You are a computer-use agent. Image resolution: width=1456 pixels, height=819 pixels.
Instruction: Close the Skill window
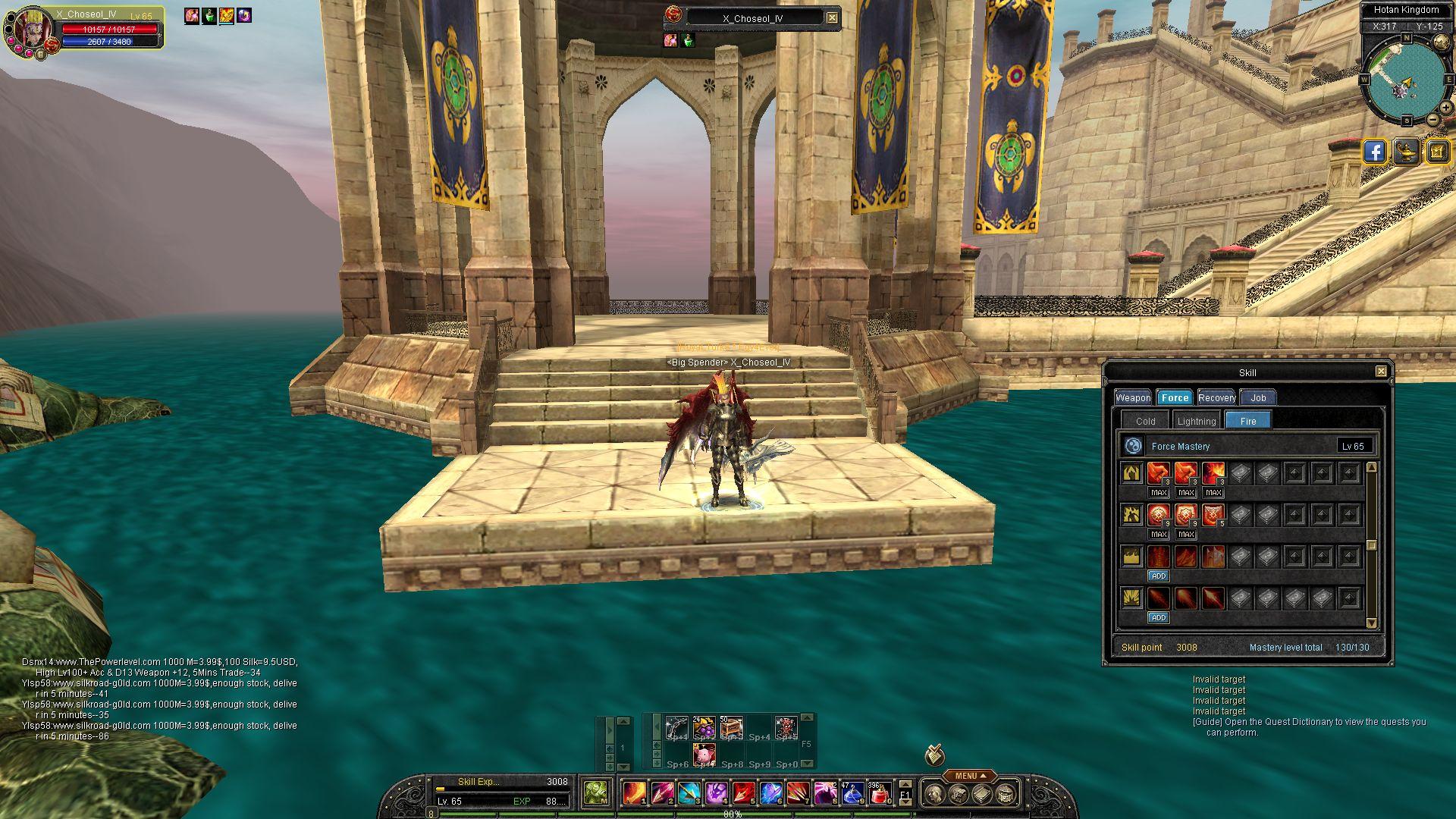pos(1381,371)
